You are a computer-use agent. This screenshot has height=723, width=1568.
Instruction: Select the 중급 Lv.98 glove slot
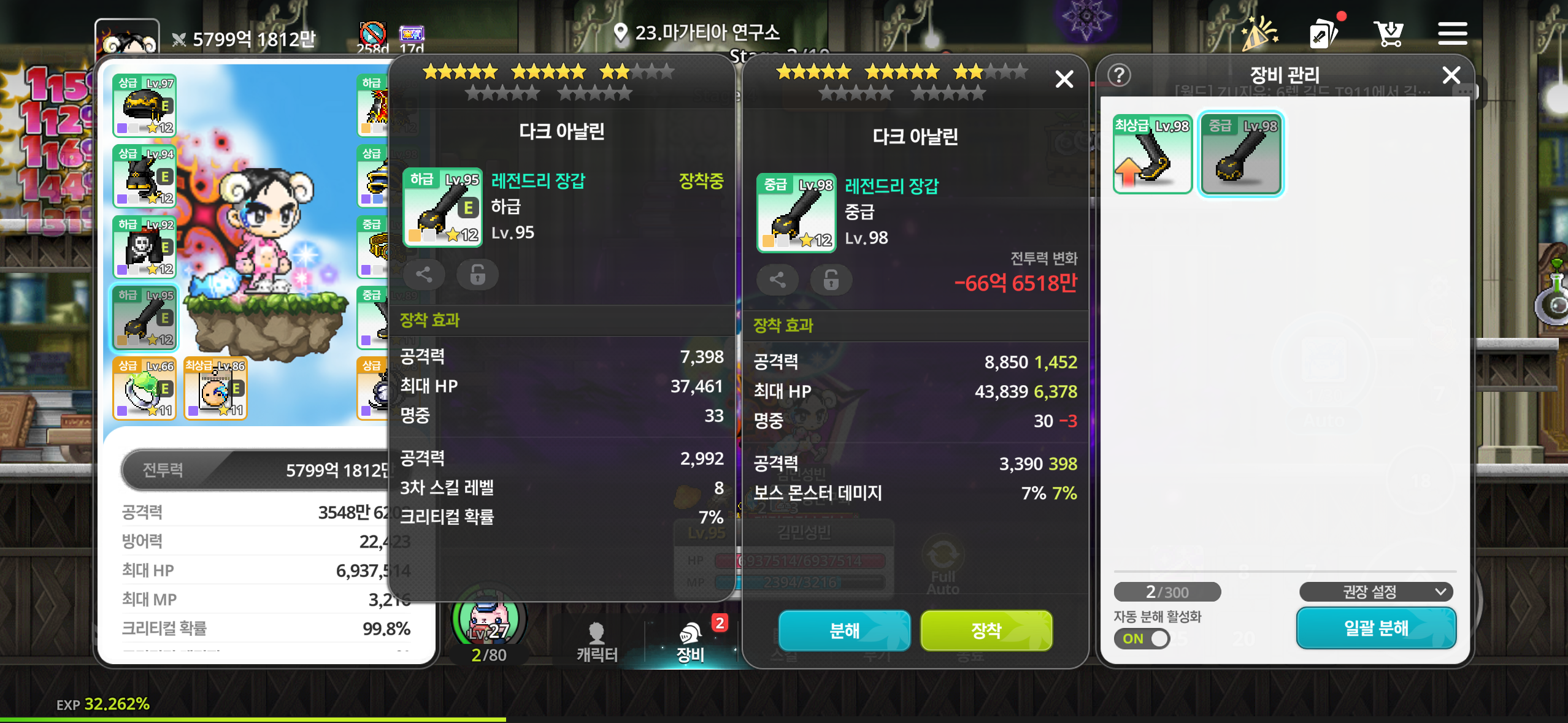tap(1241, 154)
